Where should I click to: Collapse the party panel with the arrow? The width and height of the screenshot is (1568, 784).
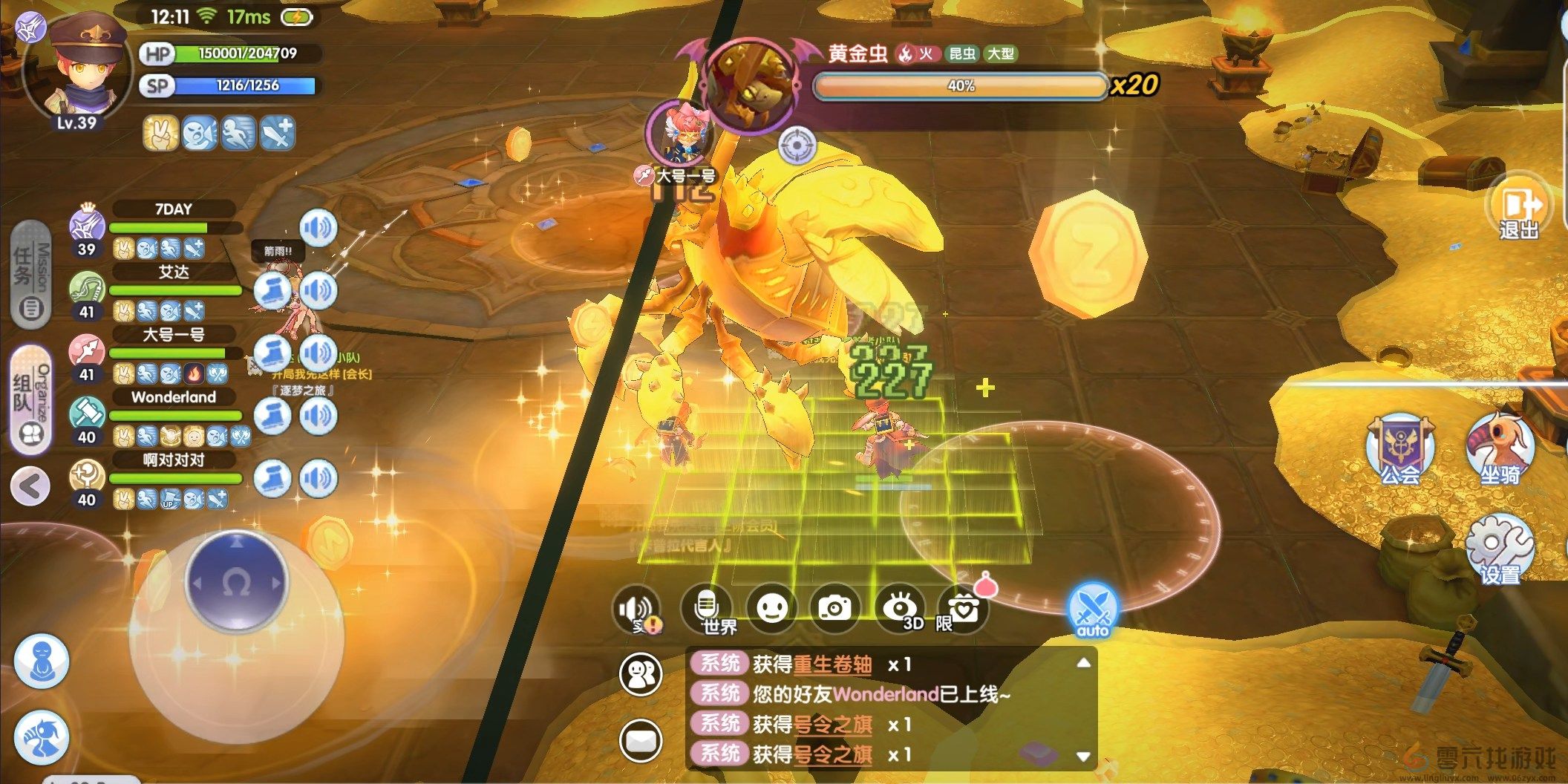pos(30,486)
